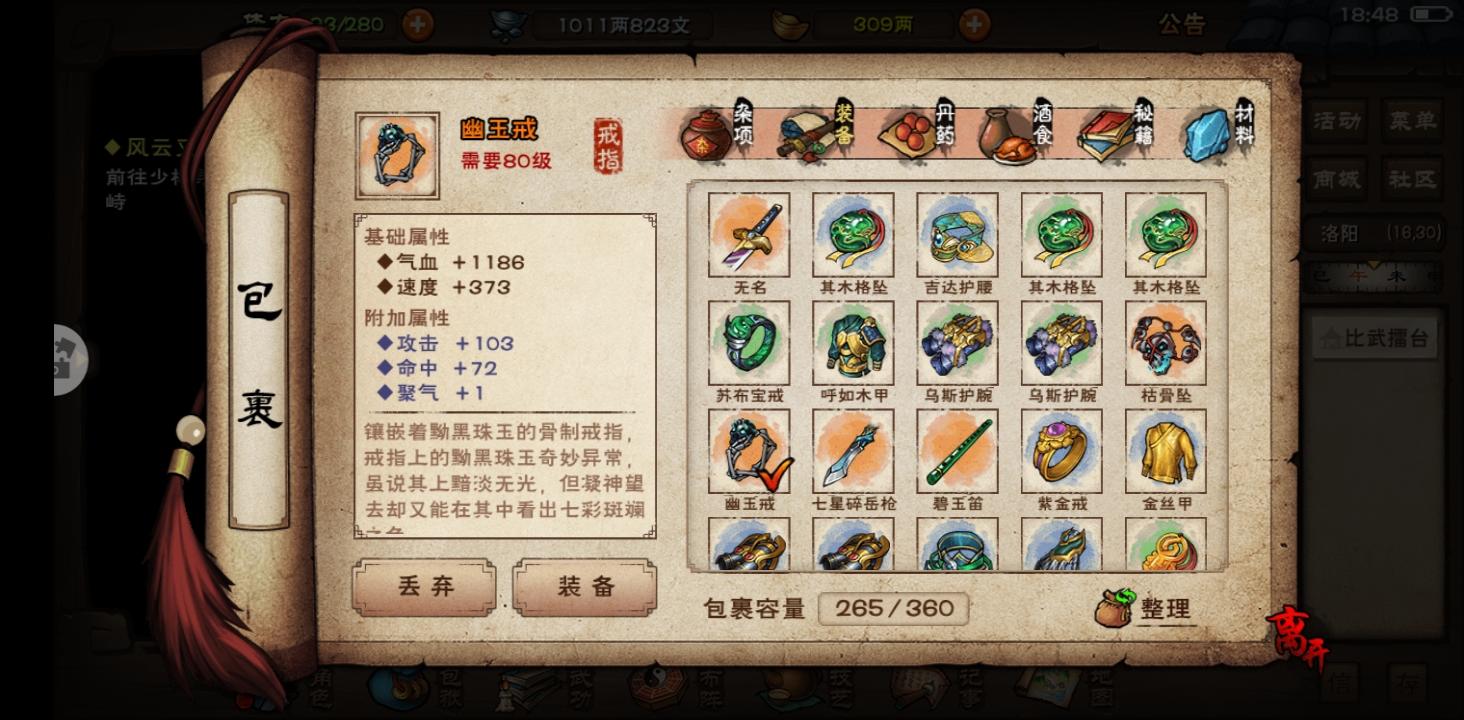
Task: Switch to the 杂项 miscellaneous tab
Action: tap(706, 135)
